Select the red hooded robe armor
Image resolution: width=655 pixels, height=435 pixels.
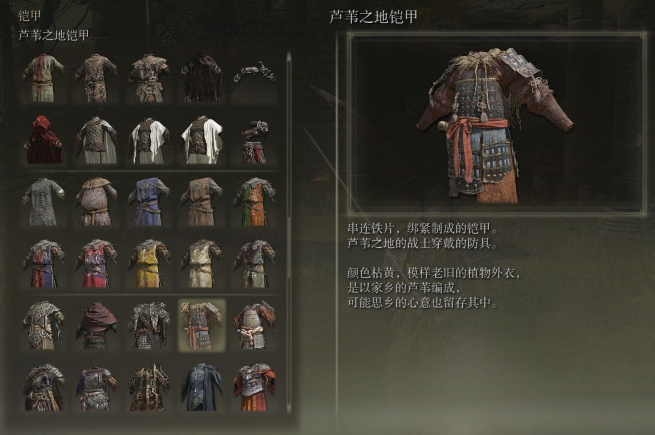(43, 140)
